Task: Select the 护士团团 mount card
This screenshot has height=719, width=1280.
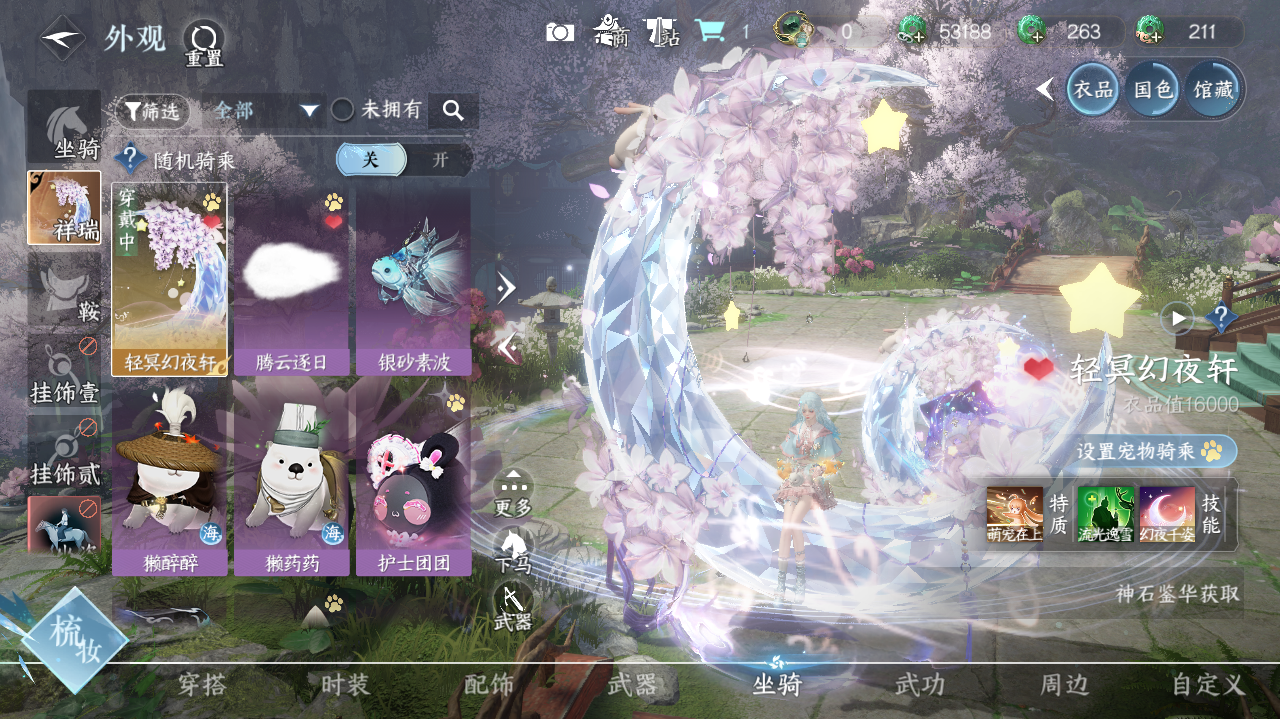Action: (413, 477)
